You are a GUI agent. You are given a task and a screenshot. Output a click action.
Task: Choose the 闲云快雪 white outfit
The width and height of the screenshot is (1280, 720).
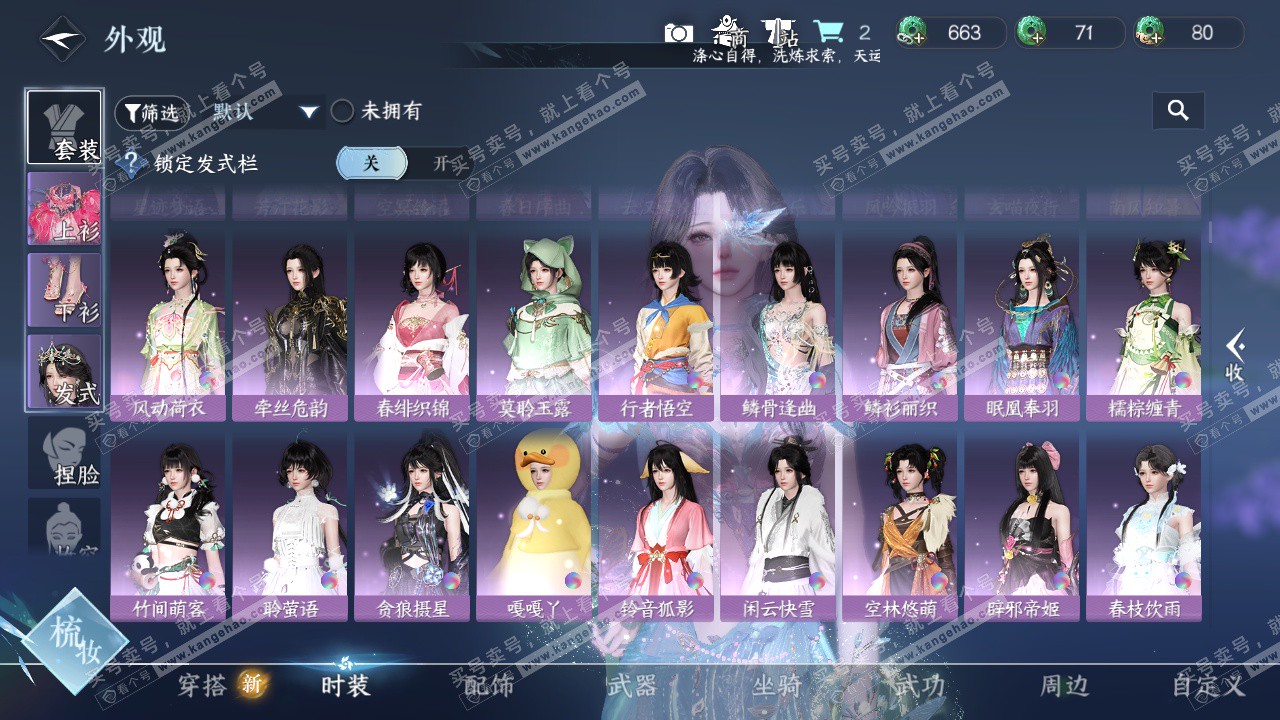click(778, 526)
